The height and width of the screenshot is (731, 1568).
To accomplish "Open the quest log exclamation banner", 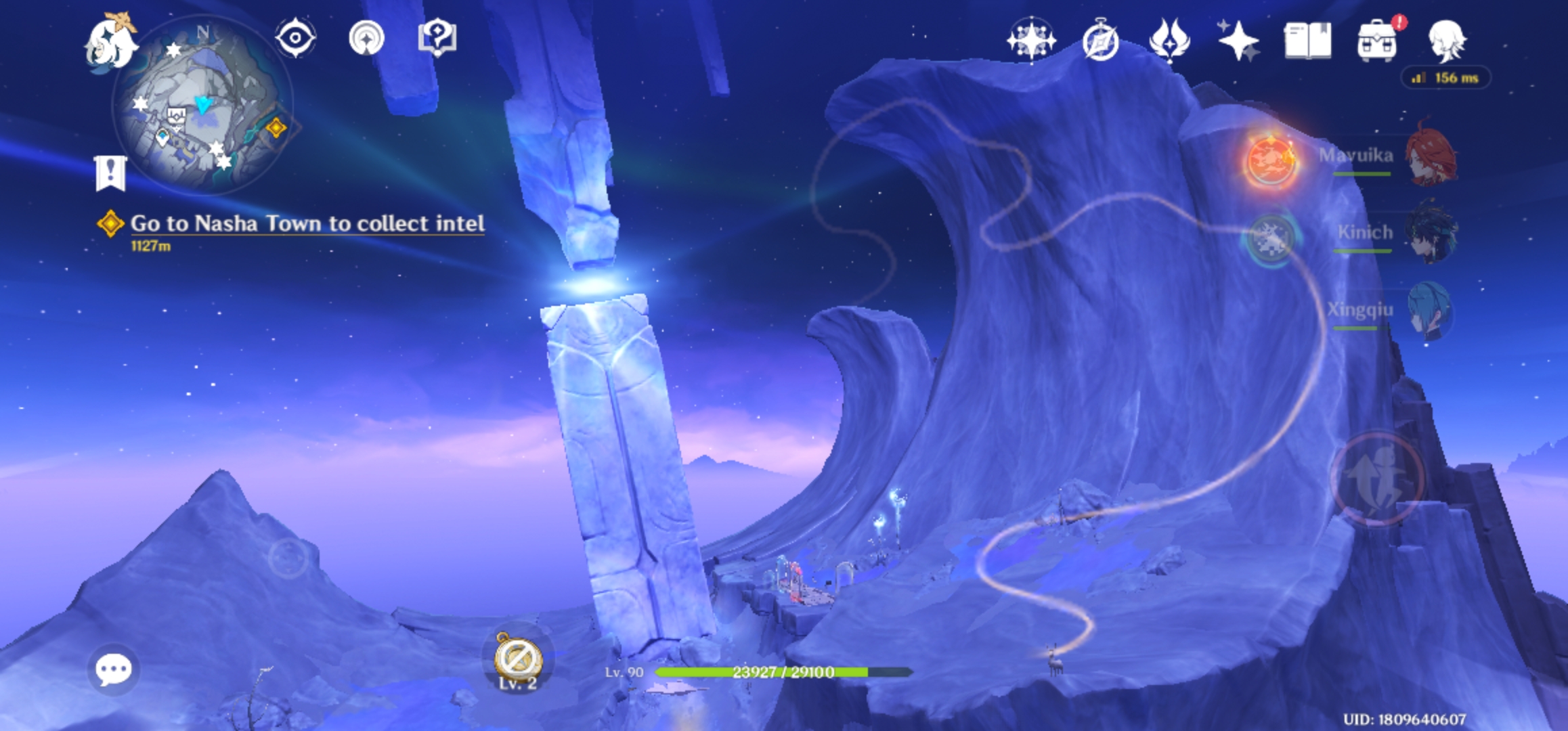I will [x=110, y=173].
